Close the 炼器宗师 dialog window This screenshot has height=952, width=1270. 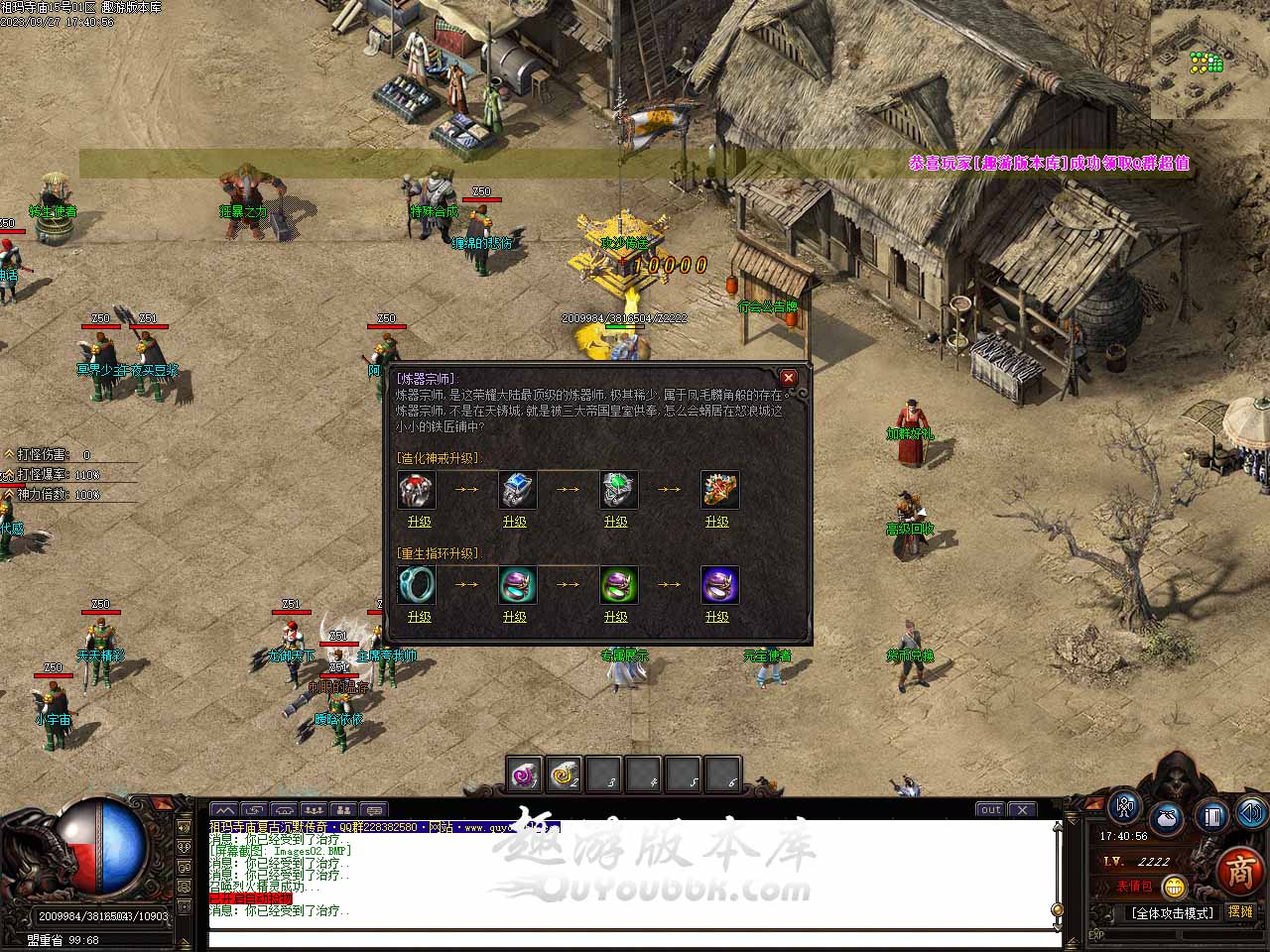coord(789,378)
